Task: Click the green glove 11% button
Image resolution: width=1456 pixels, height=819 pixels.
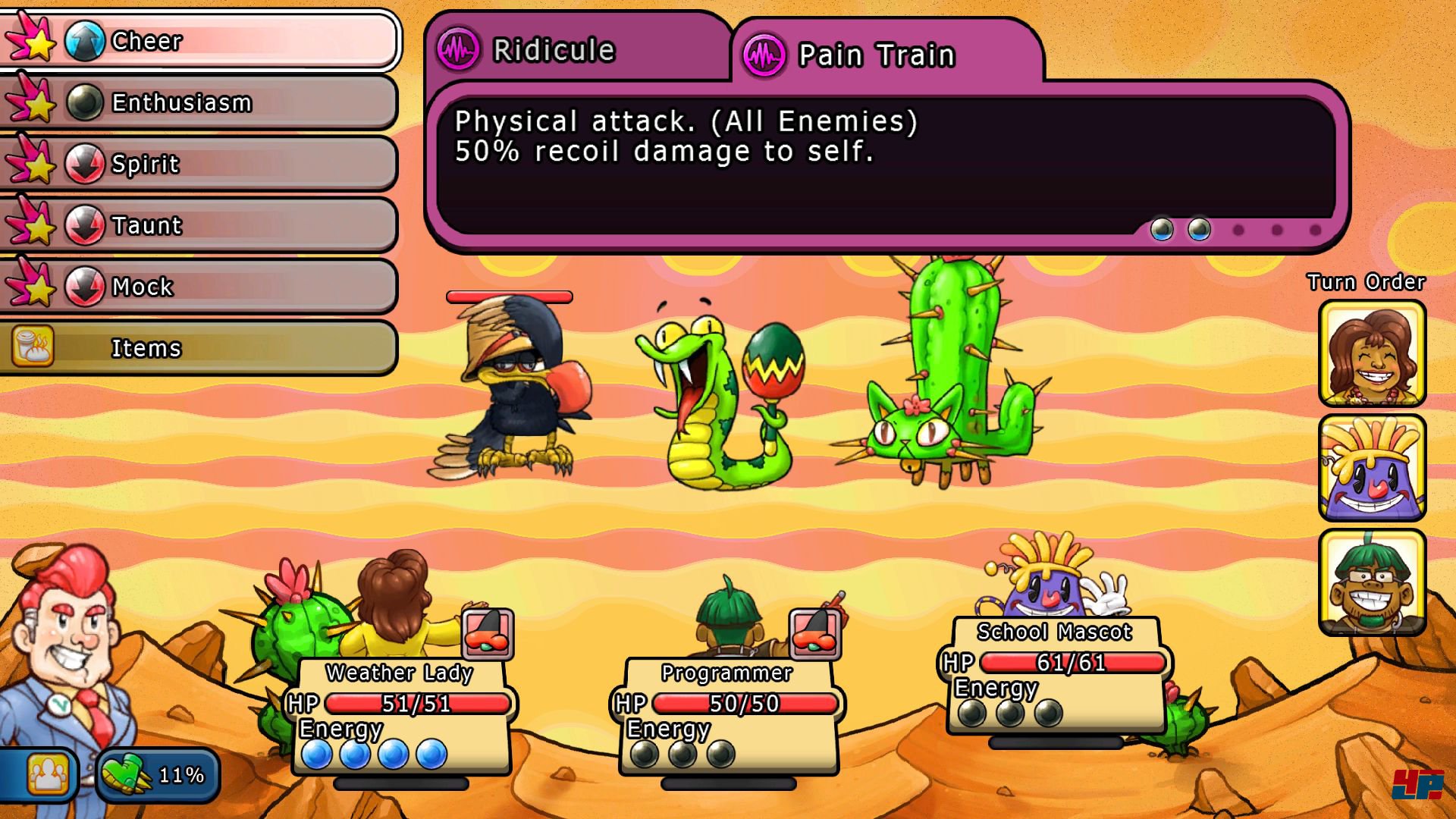Action: 158,774
